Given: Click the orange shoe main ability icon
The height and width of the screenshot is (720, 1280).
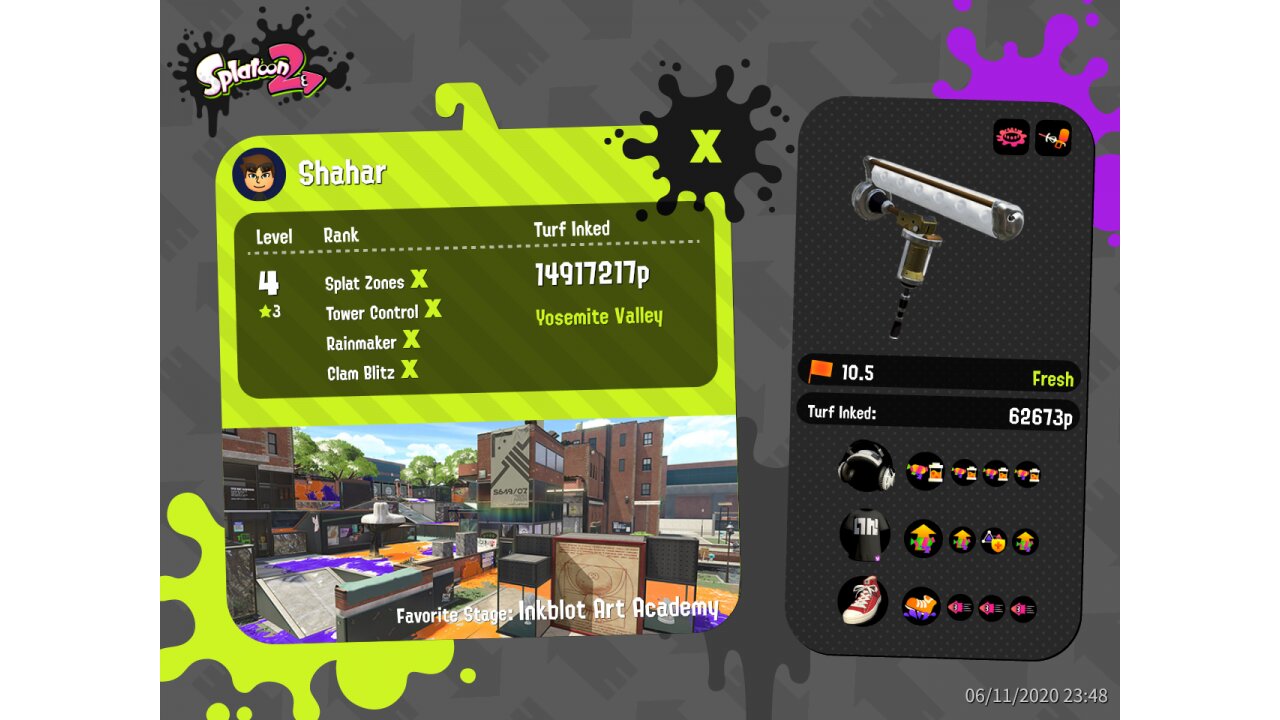Looking at the screenshot, I should coord(920,605).
